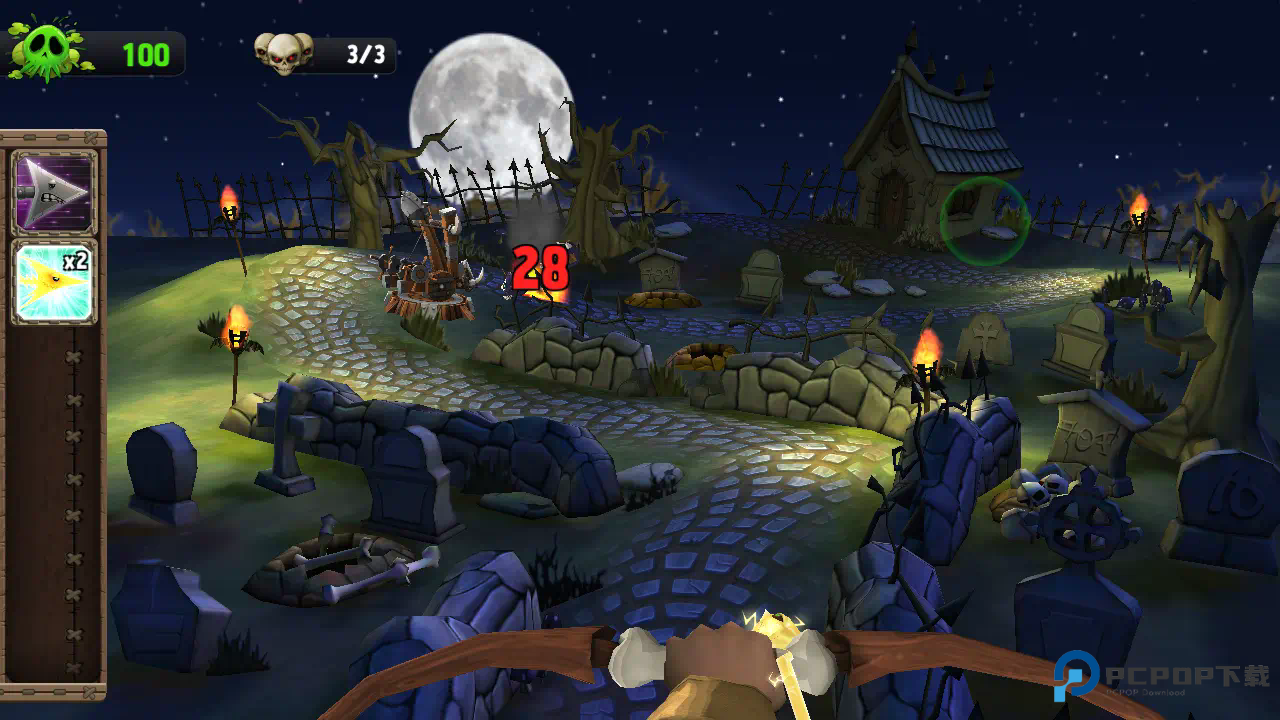Select the silver arrowhead ammo slot
Image resolution: width=1280 pixels, height=720 pixels.
54,192
